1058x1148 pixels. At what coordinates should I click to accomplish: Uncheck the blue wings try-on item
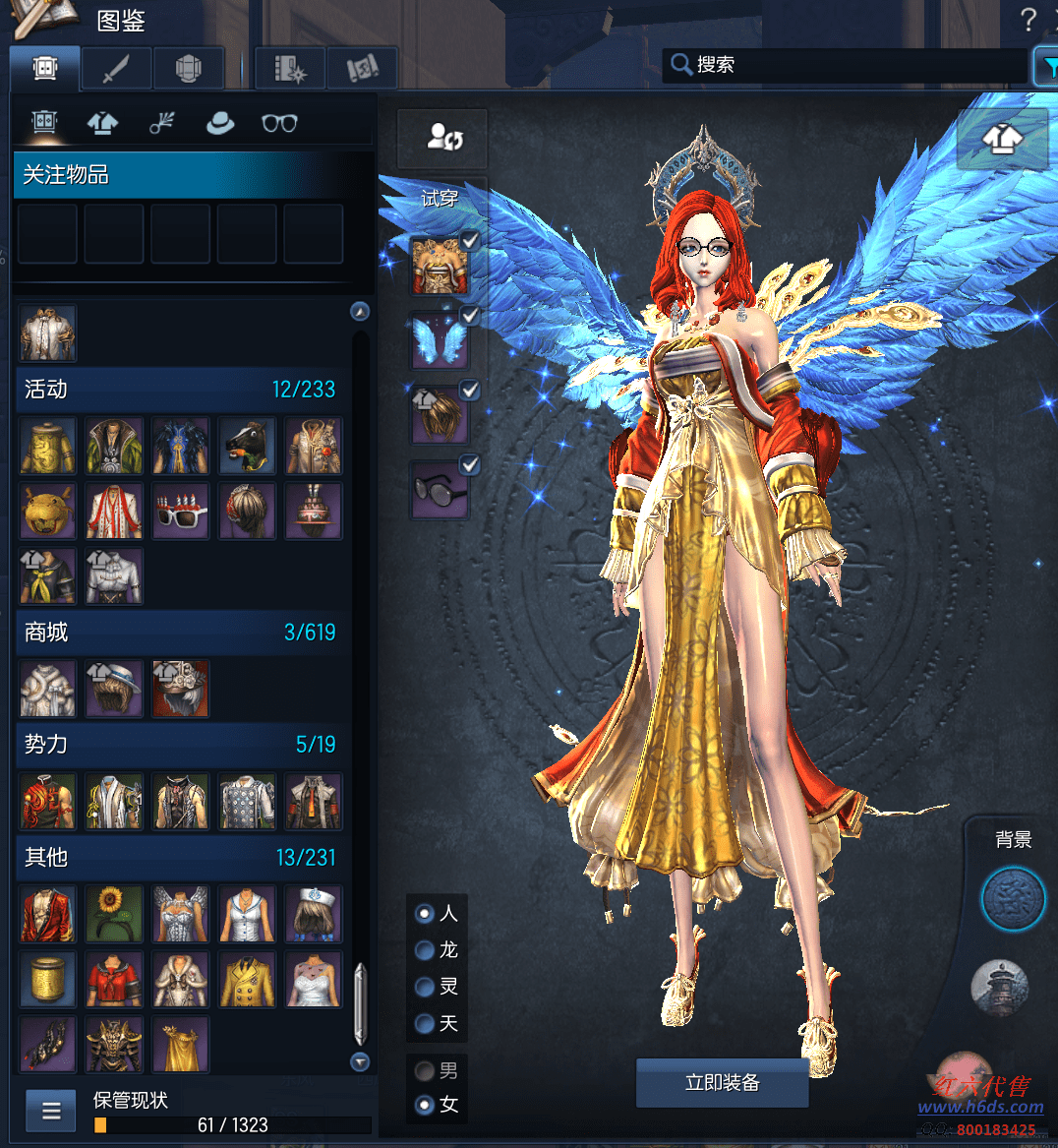coord(470,316)
